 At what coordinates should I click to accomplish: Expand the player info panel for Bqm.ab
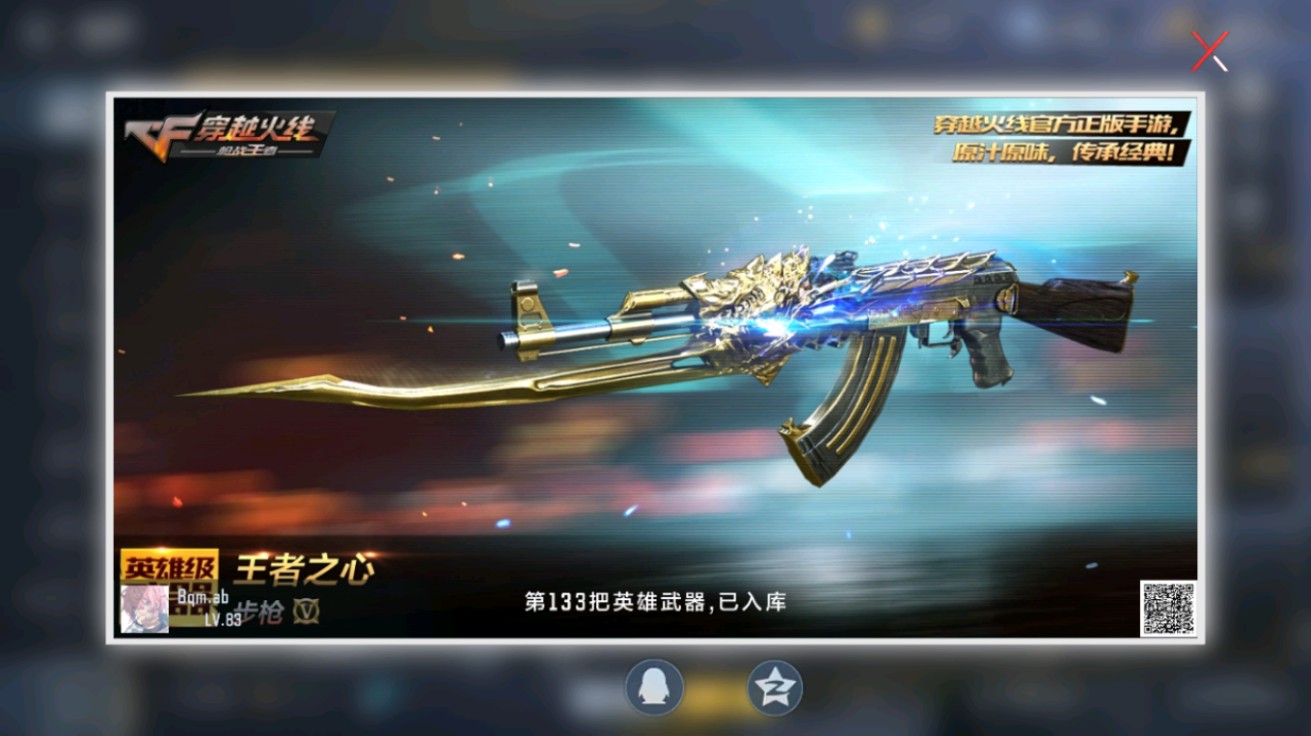coord(180,605)
